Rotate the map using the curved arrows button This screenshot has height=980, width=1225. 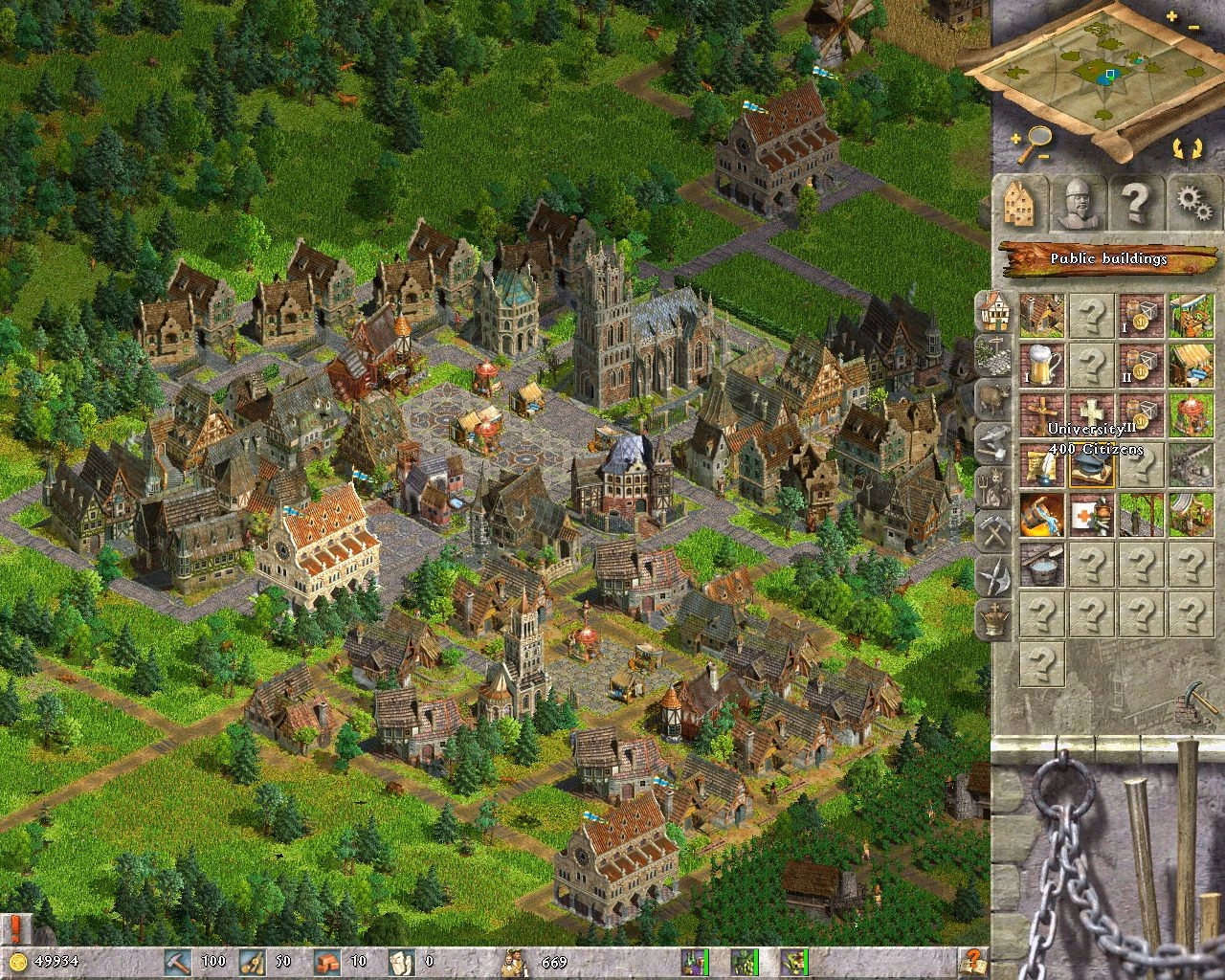(x=1187, y=146)
